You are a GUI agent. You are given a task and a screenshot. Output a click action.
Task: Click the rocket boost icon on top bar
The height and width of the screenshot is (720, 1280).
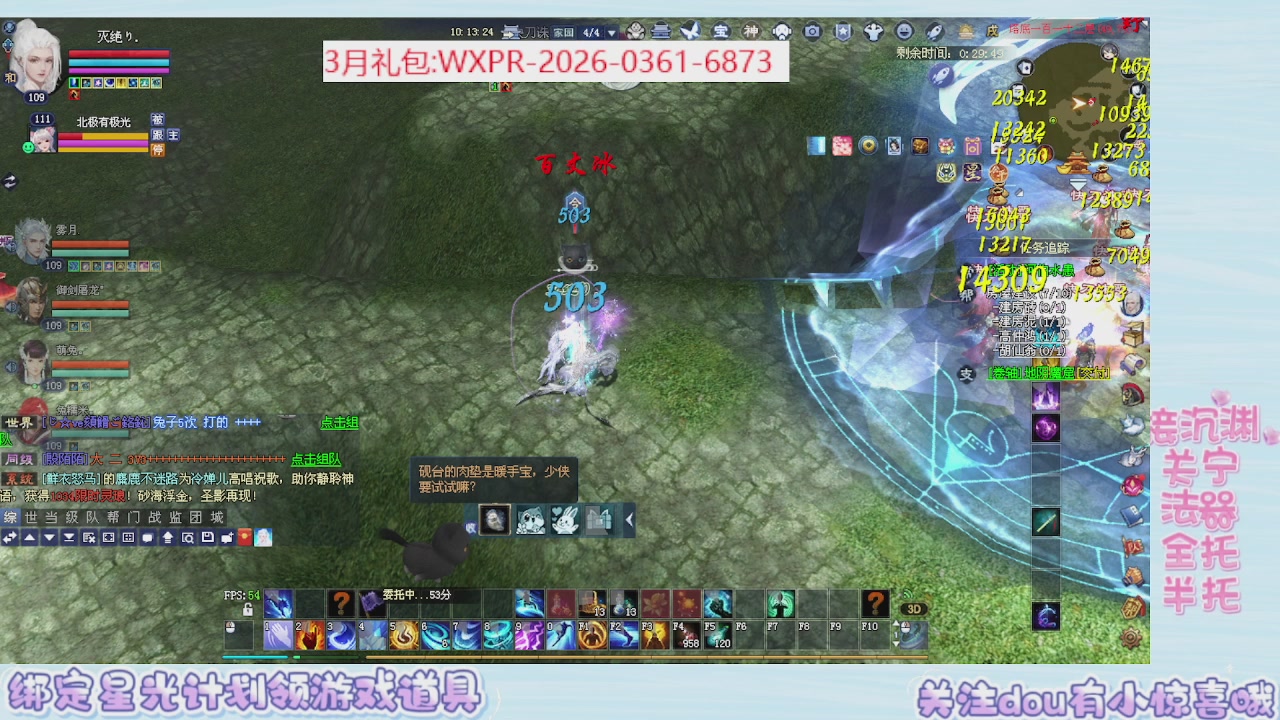[x=933, y=31]
